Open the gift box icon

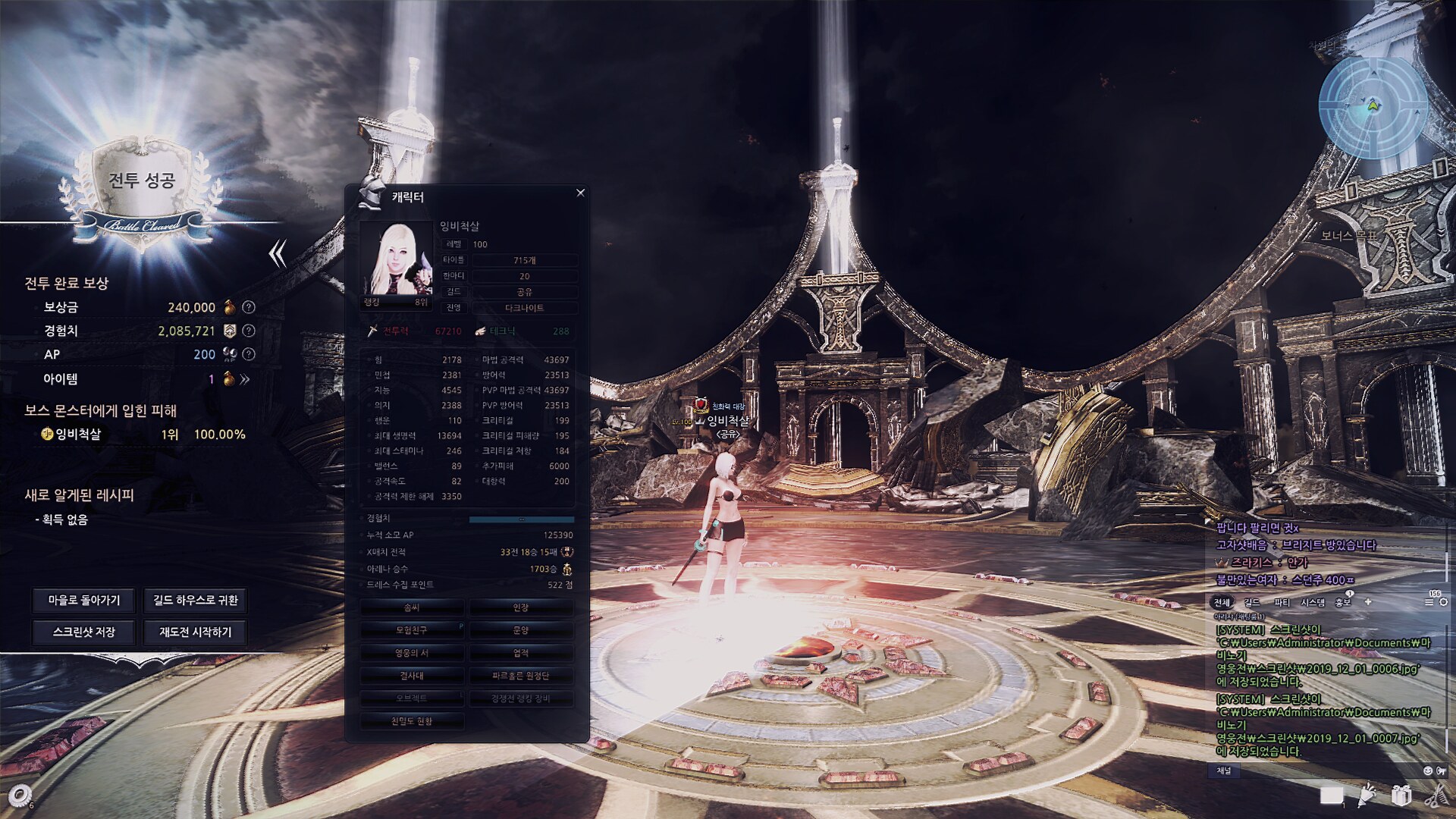[1401, 795]
